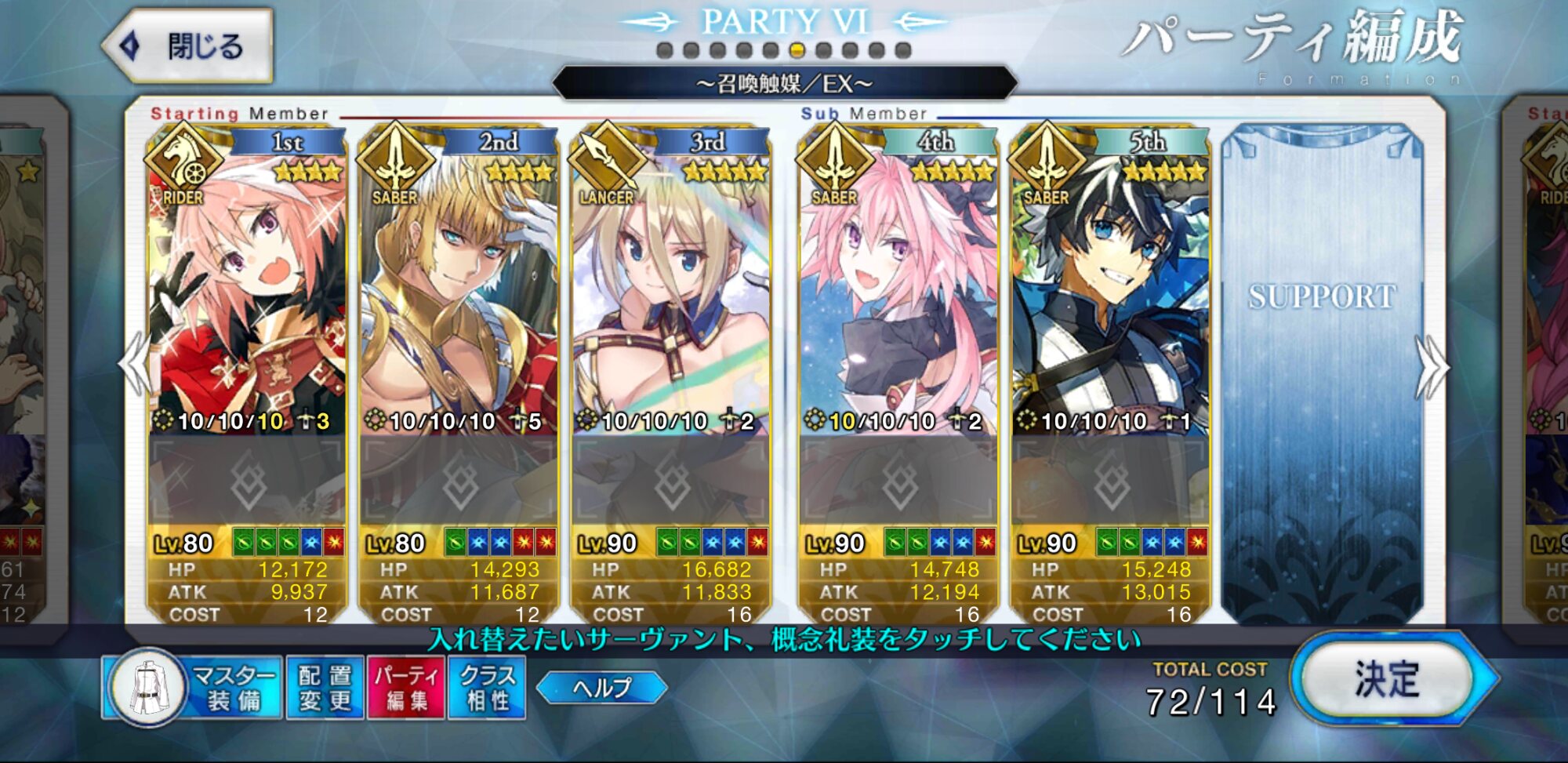Choose the 配置変更 rearrange button
Viewport: 1568px width, 763px height.
(325, 688)
